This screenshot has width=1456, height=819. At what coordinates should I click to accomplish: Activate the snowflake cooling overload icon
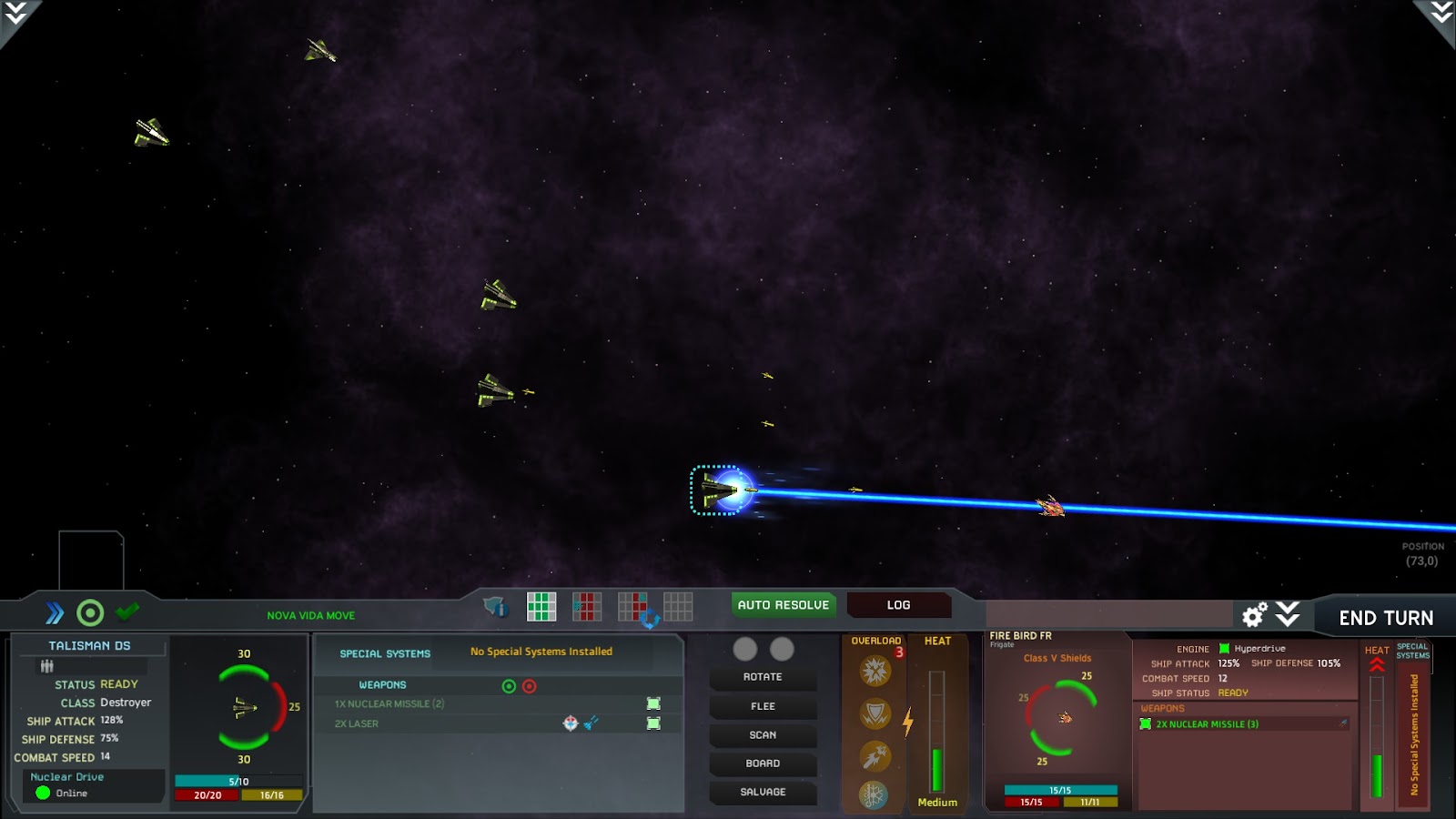pyautogui.click(x=874, y=795)
